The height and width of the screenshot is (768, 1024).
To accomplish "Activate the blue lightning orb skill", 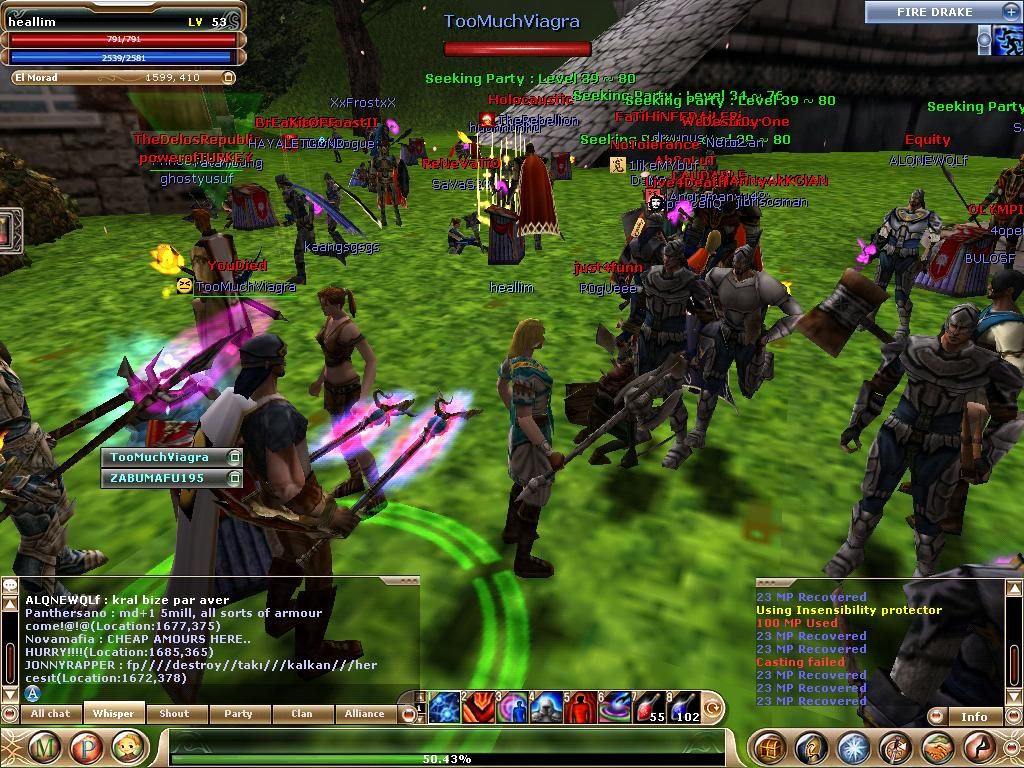I will 445,707.
